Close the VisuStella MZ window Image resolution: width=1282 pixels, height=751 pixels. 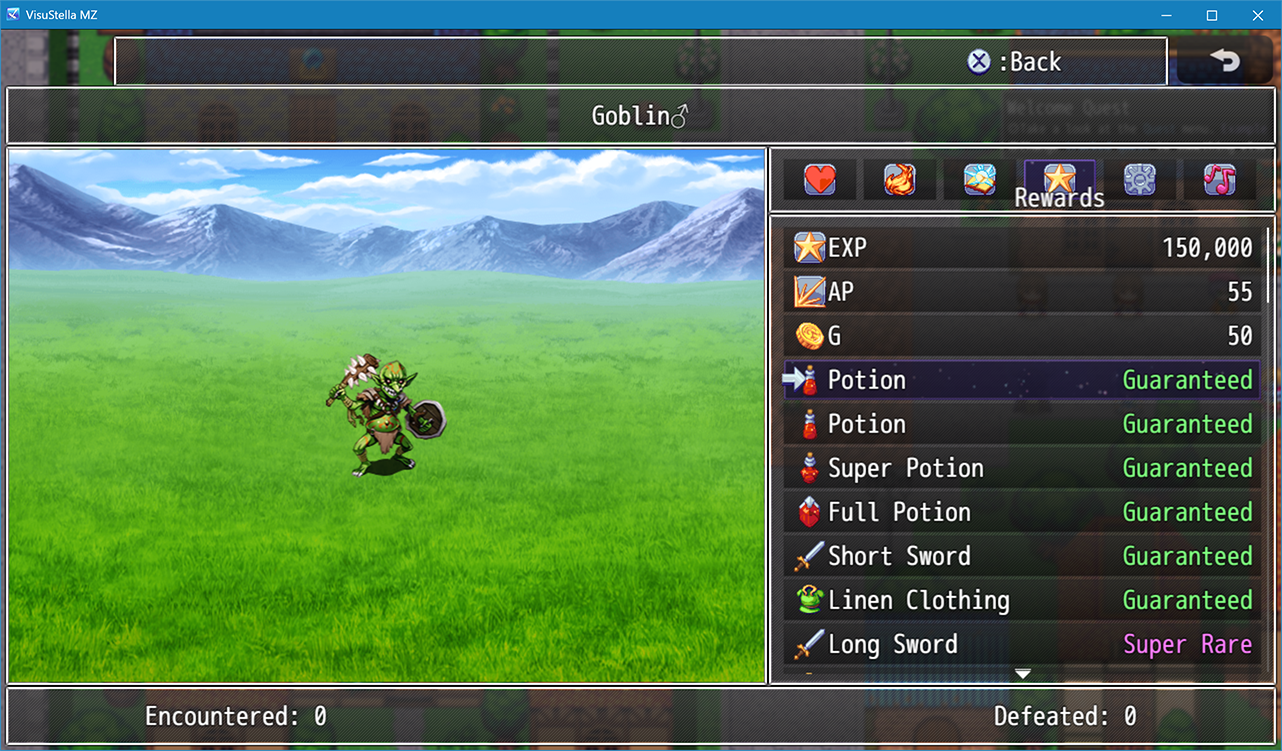click(1258, 15)
